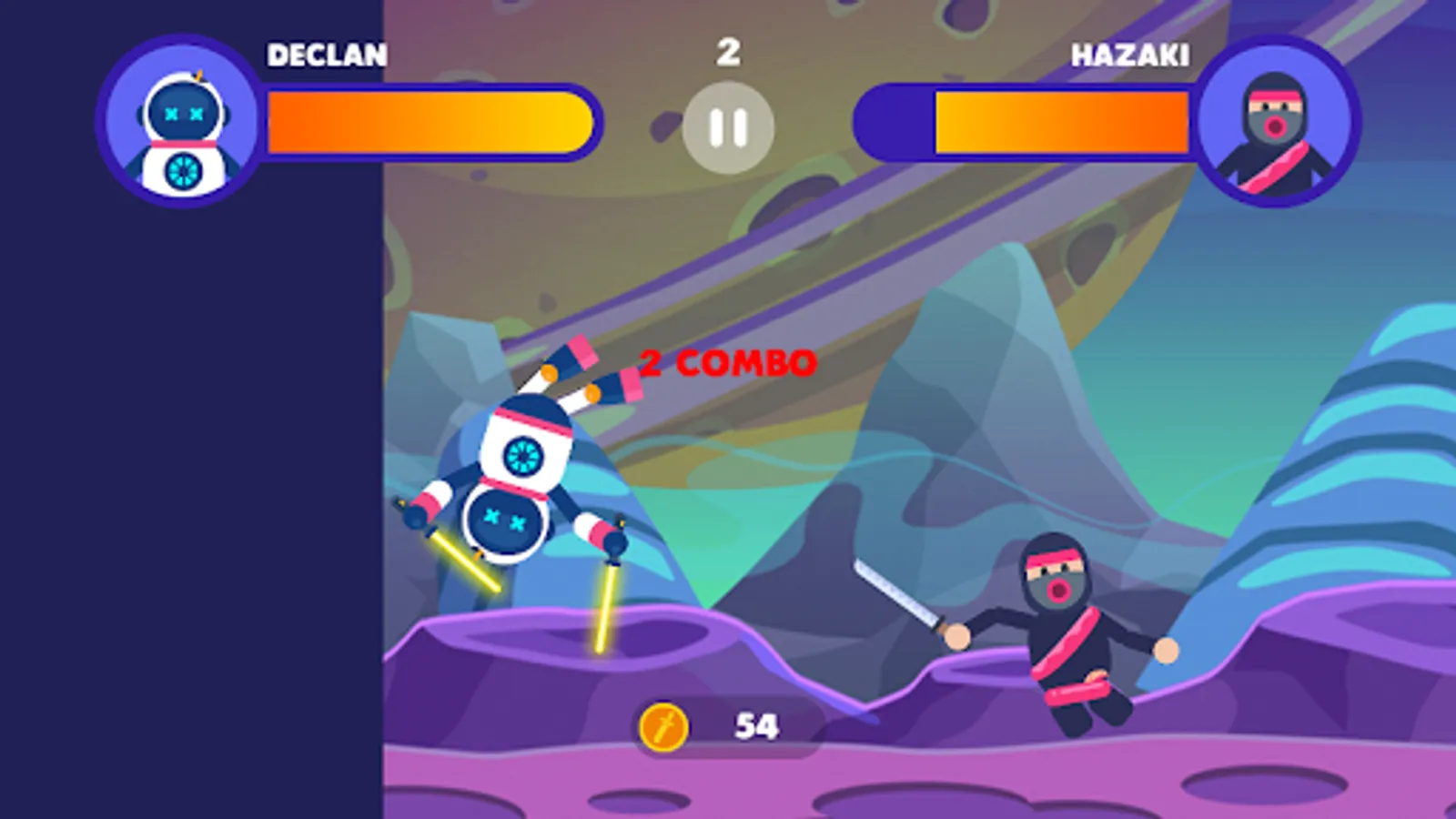
Task: Select the DECLAN name label
Action: click(x=323, y=55)
